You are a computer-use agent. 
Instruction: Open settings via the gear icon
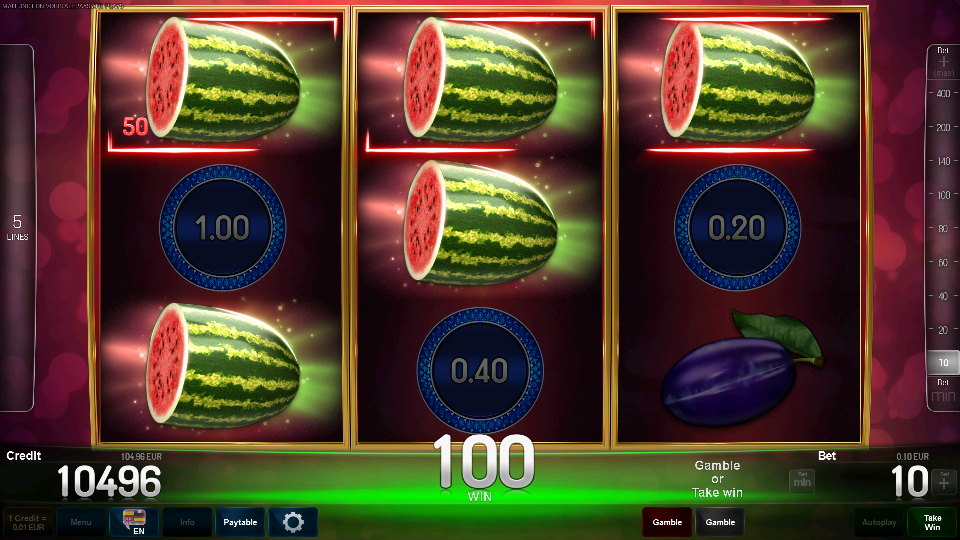293,522
